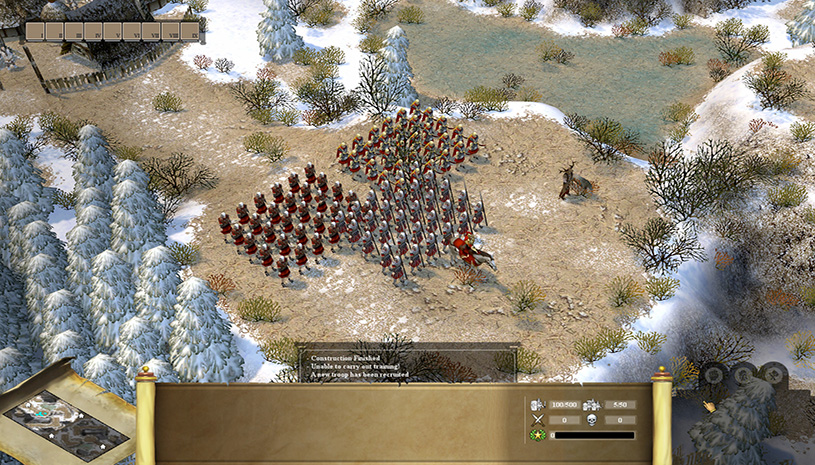Select army group slot I
The height and width of the screenshot is (465, 815).
pos(36,32)
